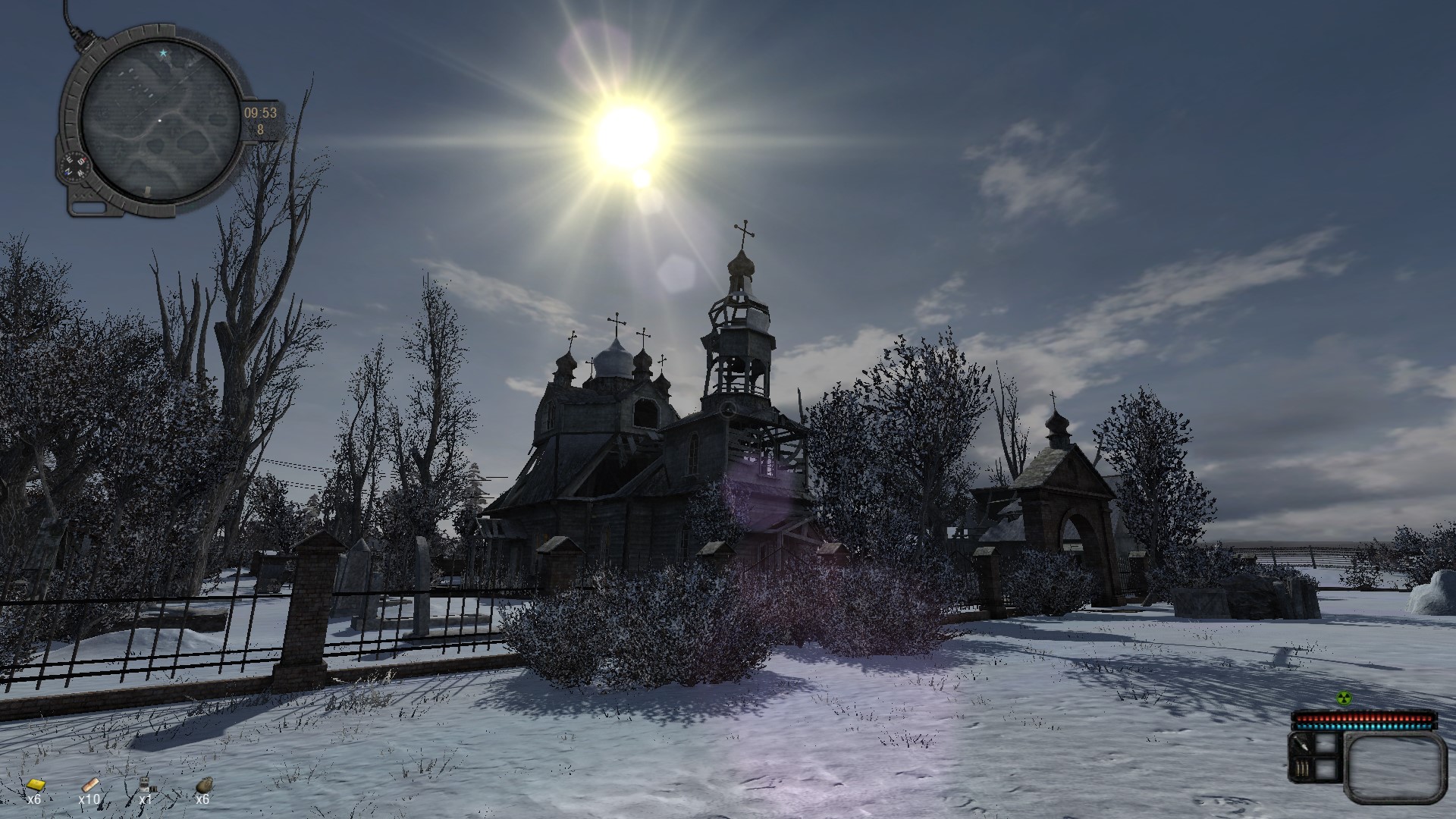The width and height of the screenshot is (1456, 819).
Task: Click the circular minimap
Action: coord(158,114)
